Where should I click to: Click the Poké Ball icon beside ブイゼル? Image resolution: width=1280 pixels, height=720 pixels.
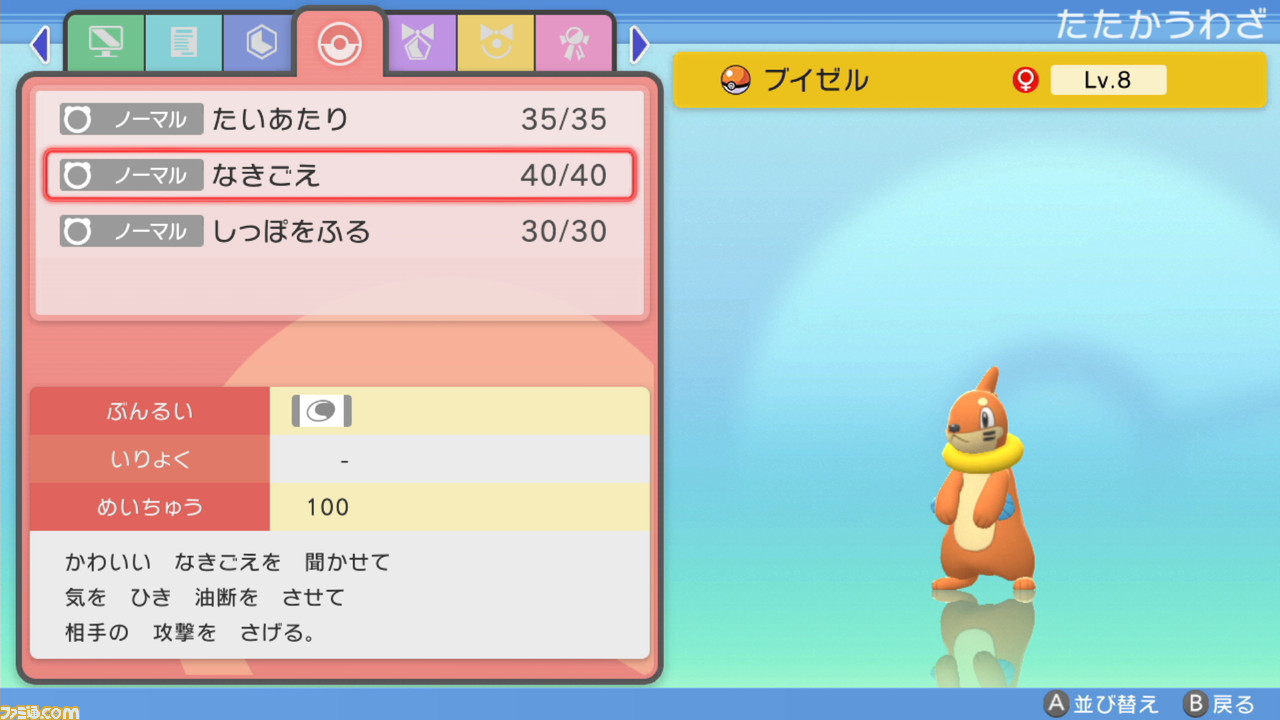[733, 79]
